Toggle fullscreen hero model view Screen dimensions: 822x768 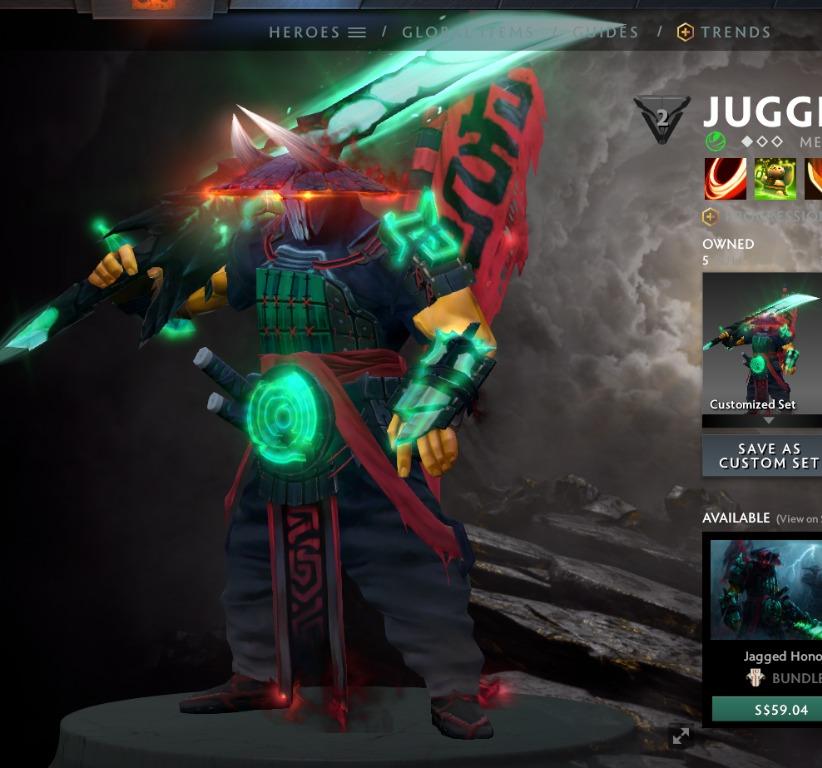point(681,737)
